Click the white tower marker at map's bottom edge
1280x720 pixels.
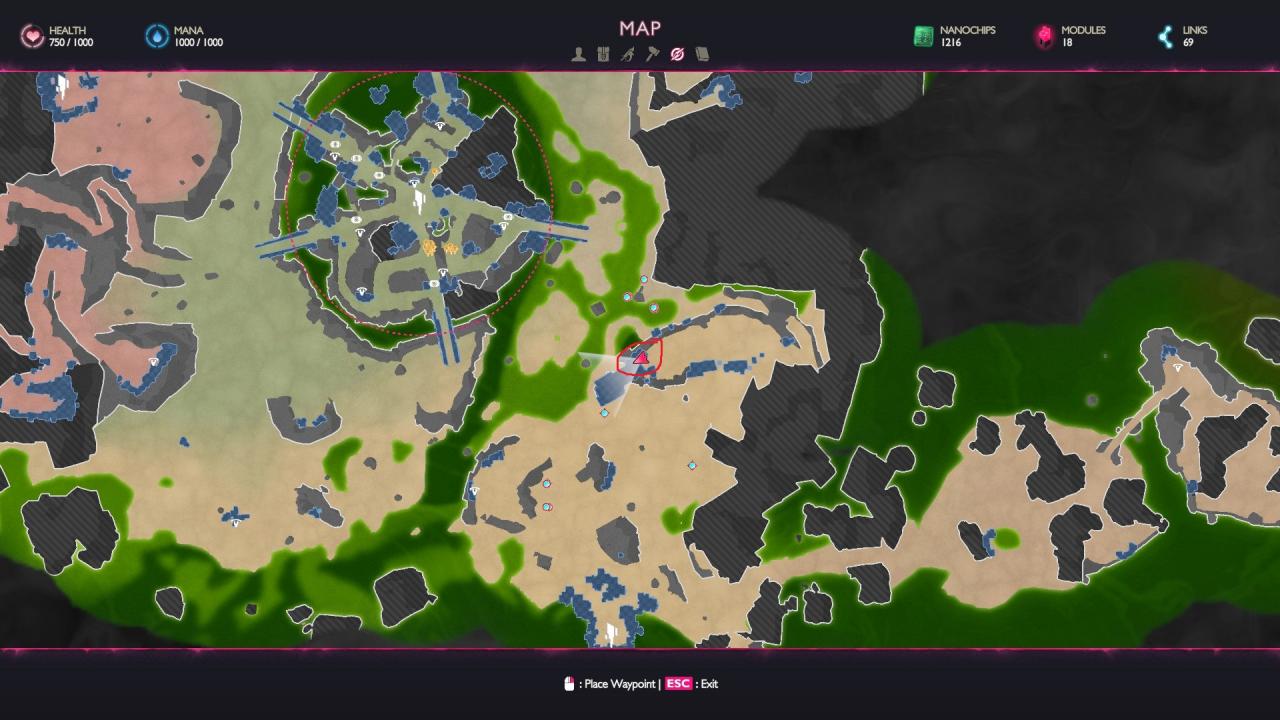click(610, 632)
